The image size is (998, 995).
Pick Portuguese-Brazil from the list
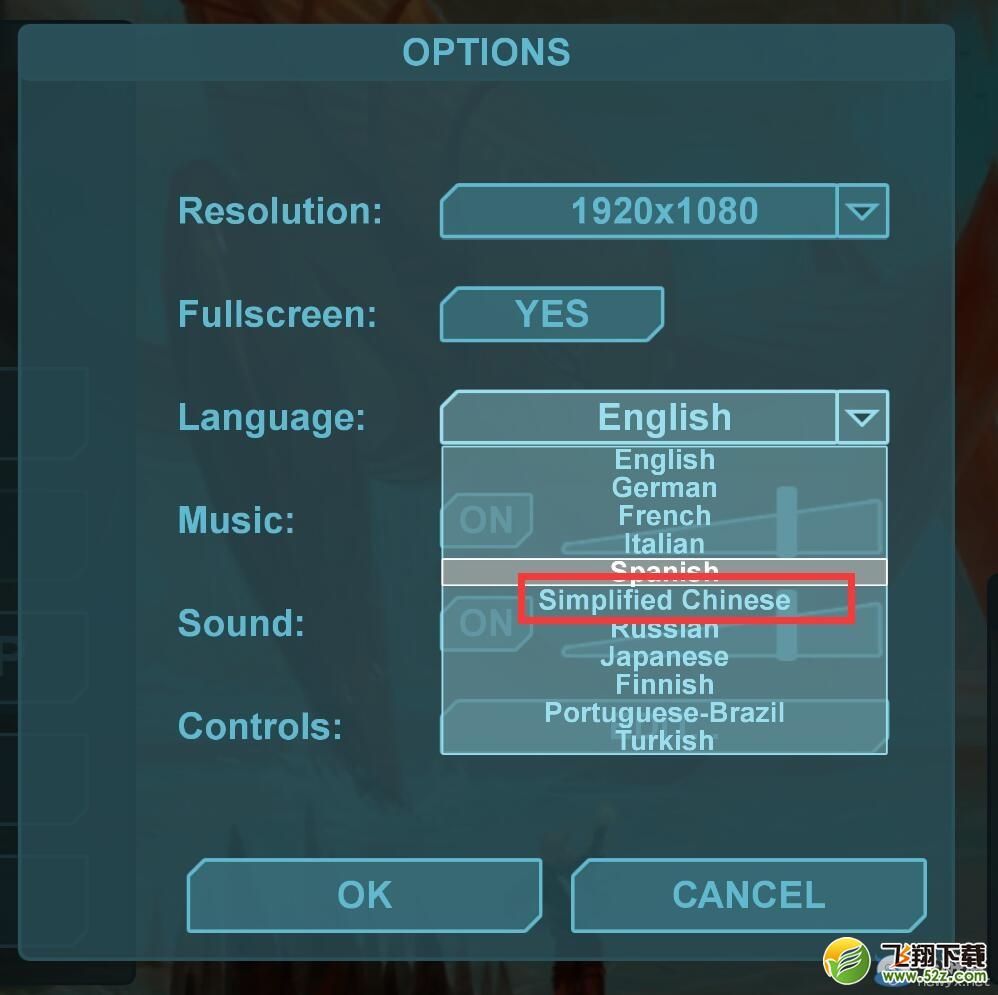tap(664, 713)
